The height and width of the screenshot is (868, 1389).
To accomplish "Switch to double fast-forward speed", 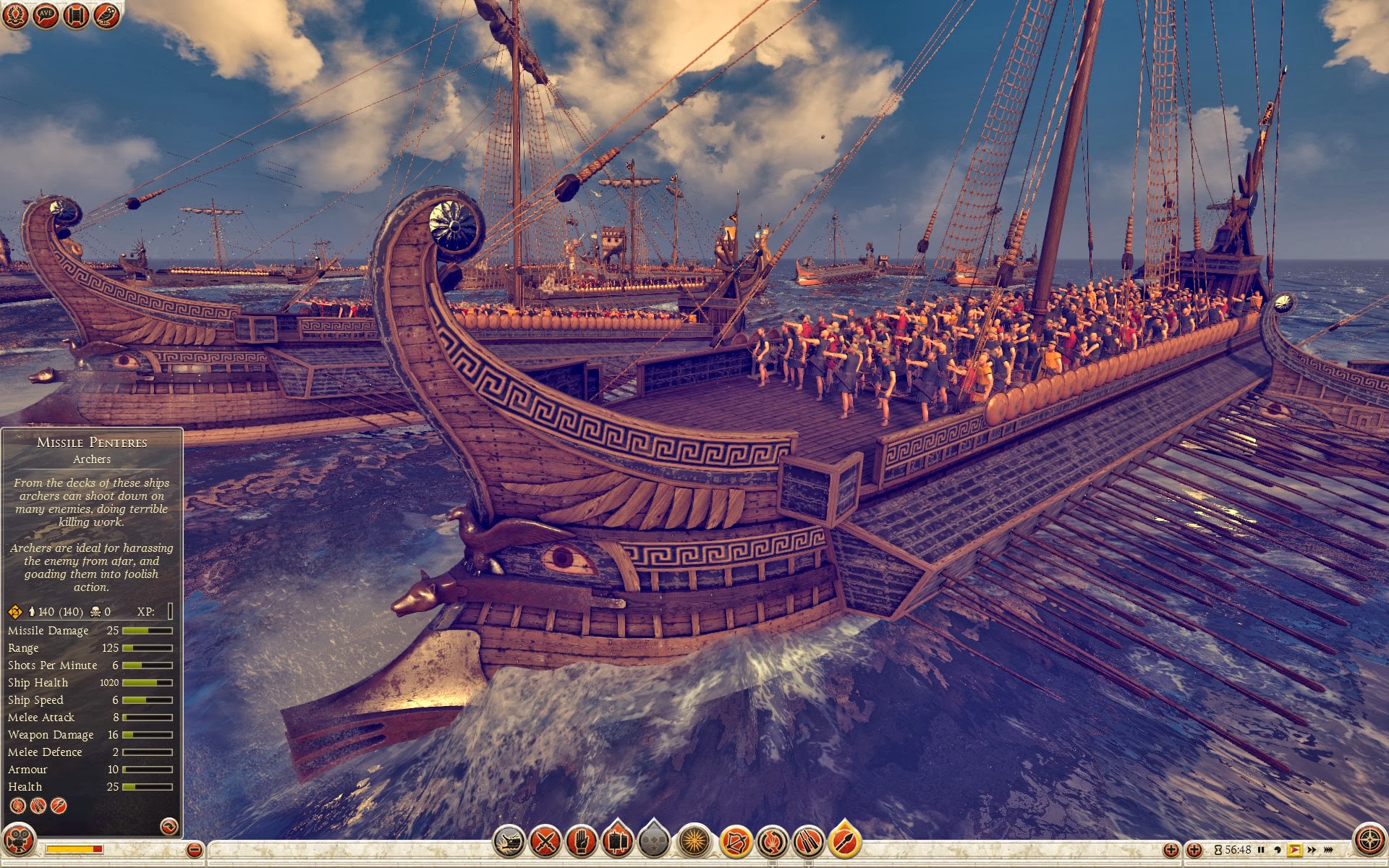I will pos(1312,850).
